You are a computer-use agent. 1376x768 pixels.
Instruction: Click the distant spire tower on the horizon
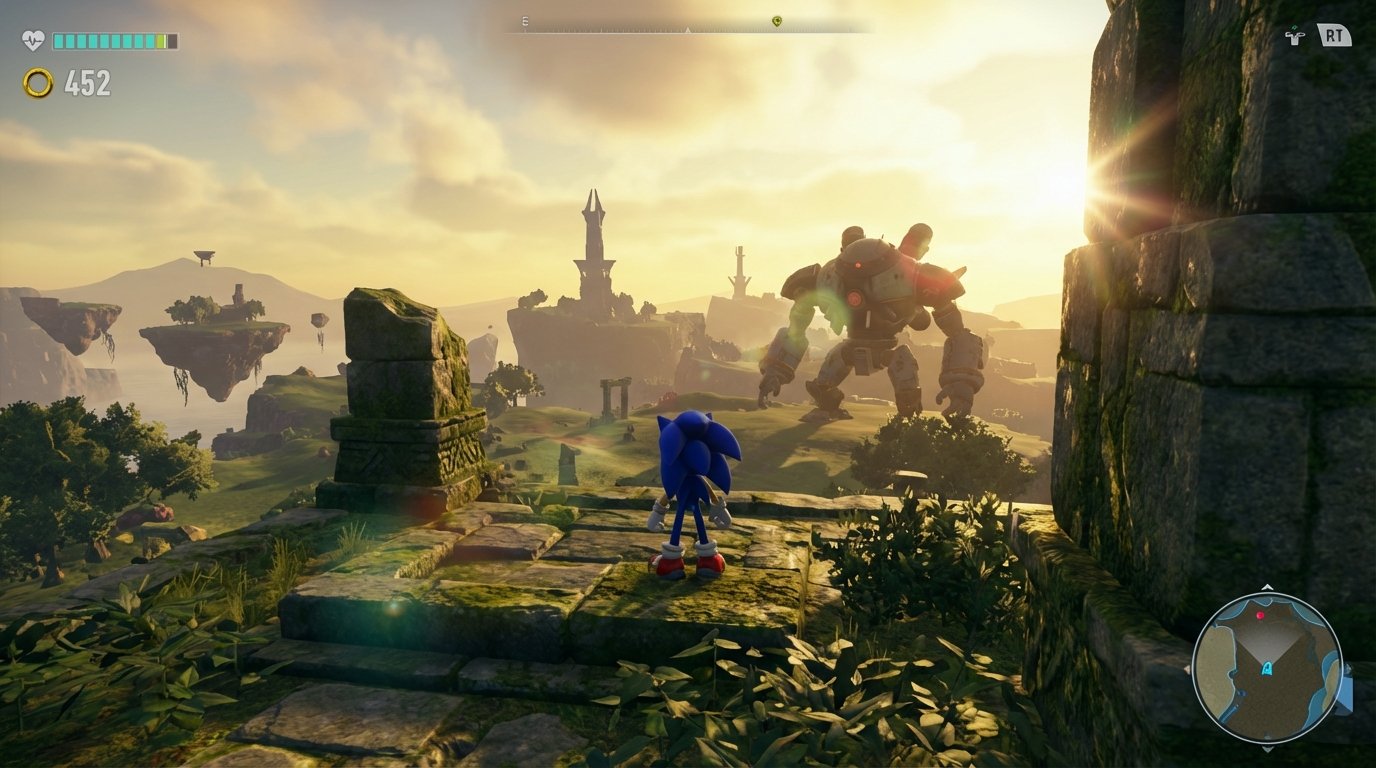click(594, 240)
